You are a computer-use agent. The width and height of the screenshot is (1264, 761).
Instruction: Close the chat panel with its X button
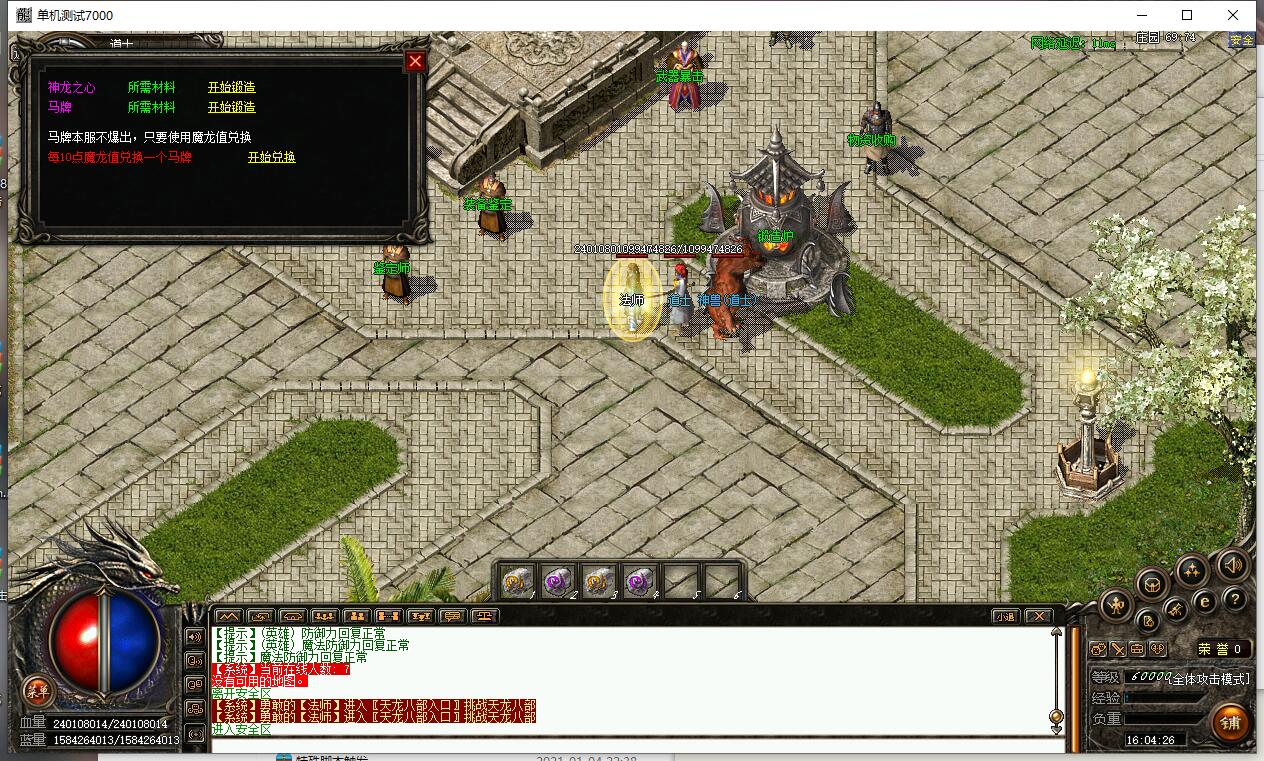point(1039,616)
